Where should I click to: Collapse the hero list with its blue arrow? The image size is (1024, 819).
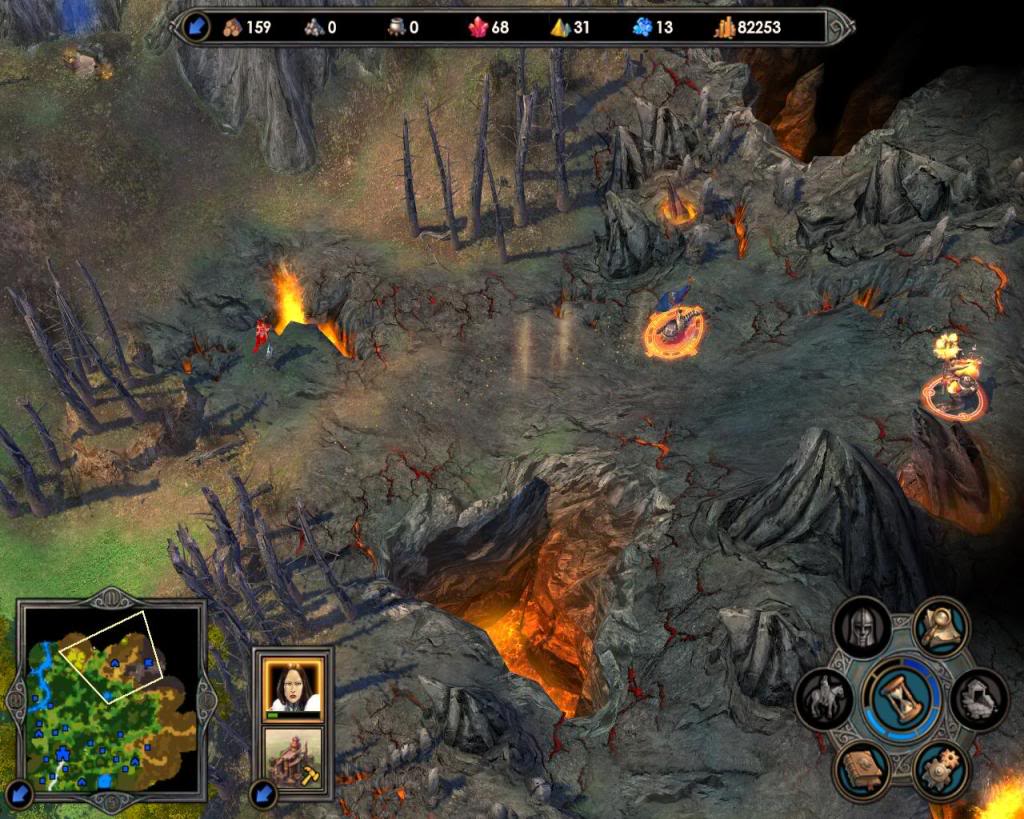tap(263, 794)
